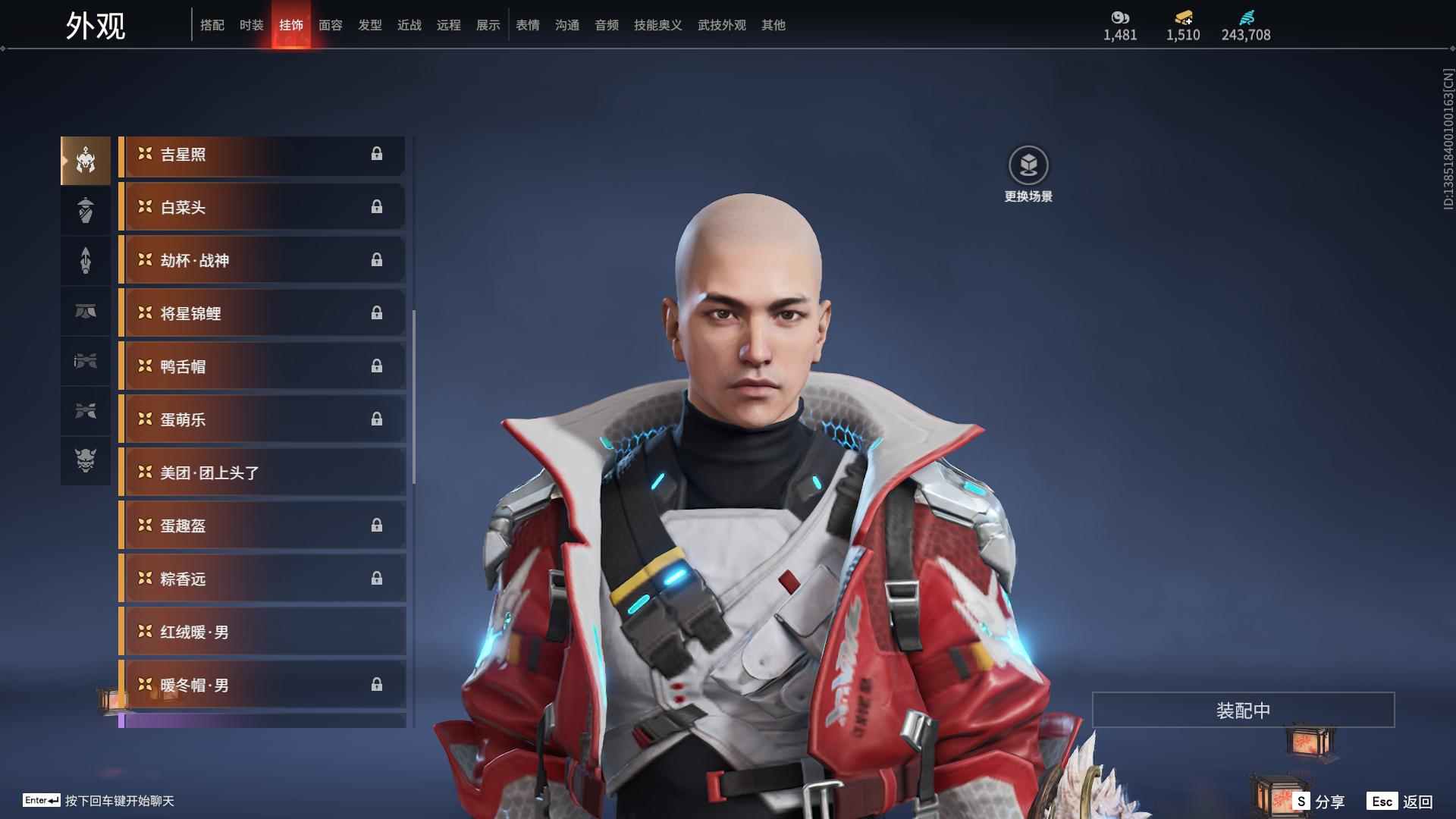This screenshot has width=1456, height=819.
Task: Click the 分享 share button
Action: pyautogui.click(x=1319, y=801)
